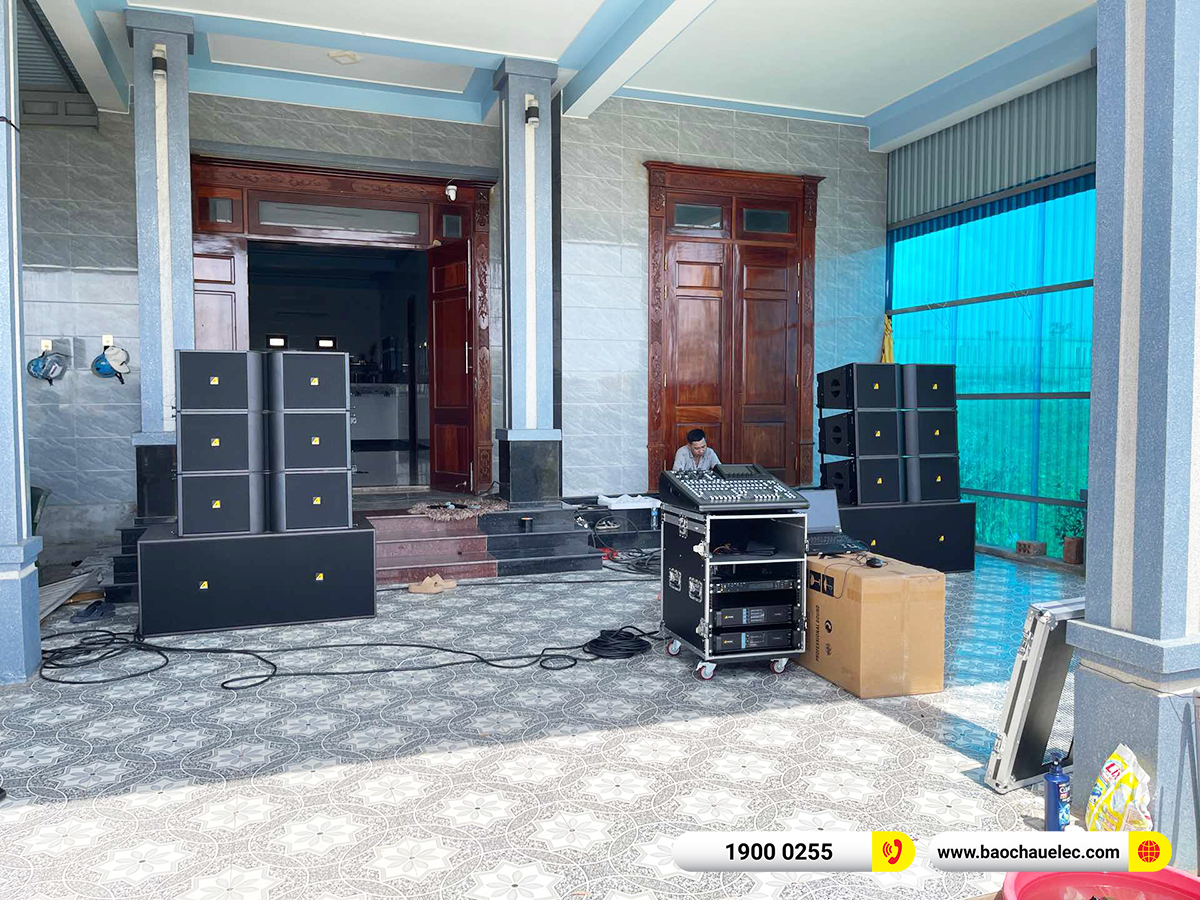Click the www.baochauelec.com website link
The width and height of the screenshot is (1200, 900).
point(1029,852)
